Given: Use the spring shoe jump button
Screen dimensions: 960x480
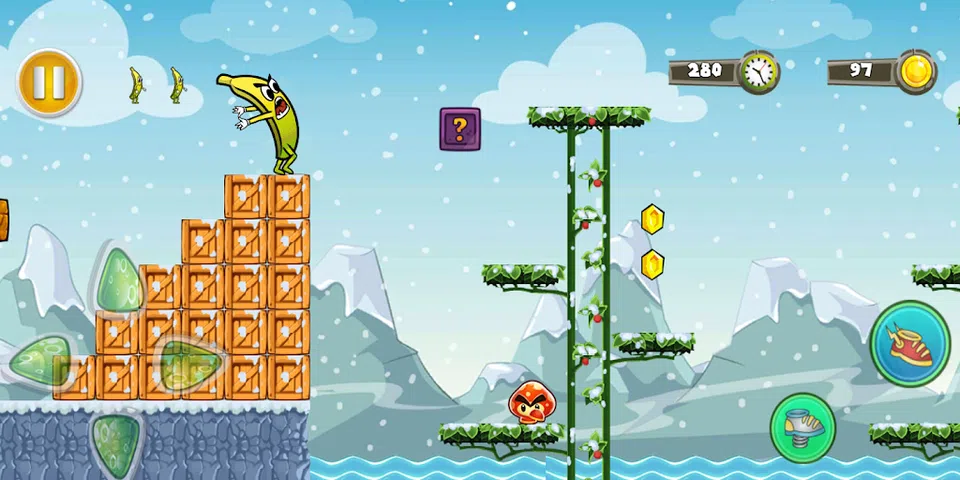Looking at the screenshot, I should click(802, 428).
